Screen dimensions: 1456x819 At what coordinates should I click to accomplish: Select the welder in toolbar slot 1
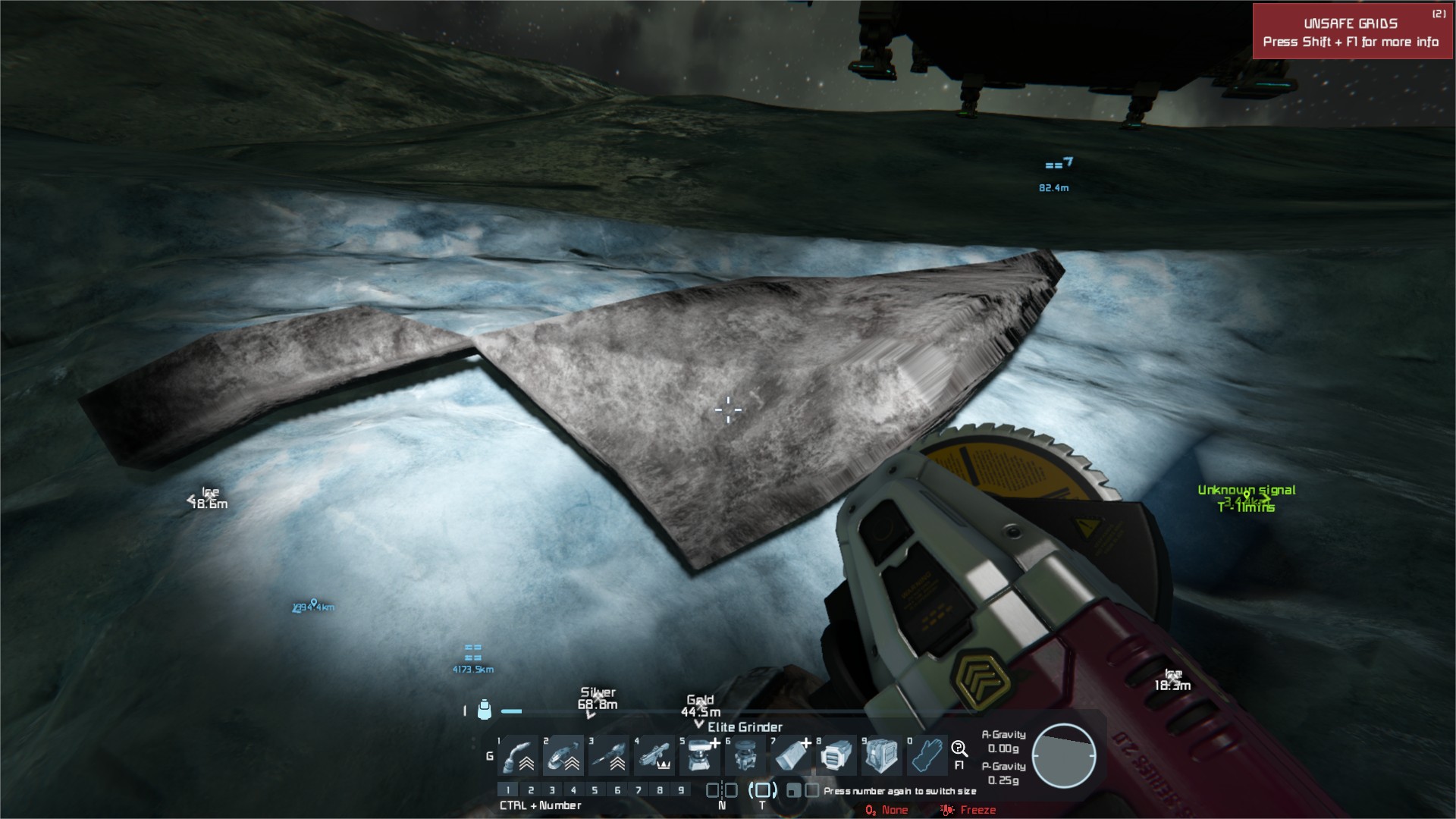(519, 755)
